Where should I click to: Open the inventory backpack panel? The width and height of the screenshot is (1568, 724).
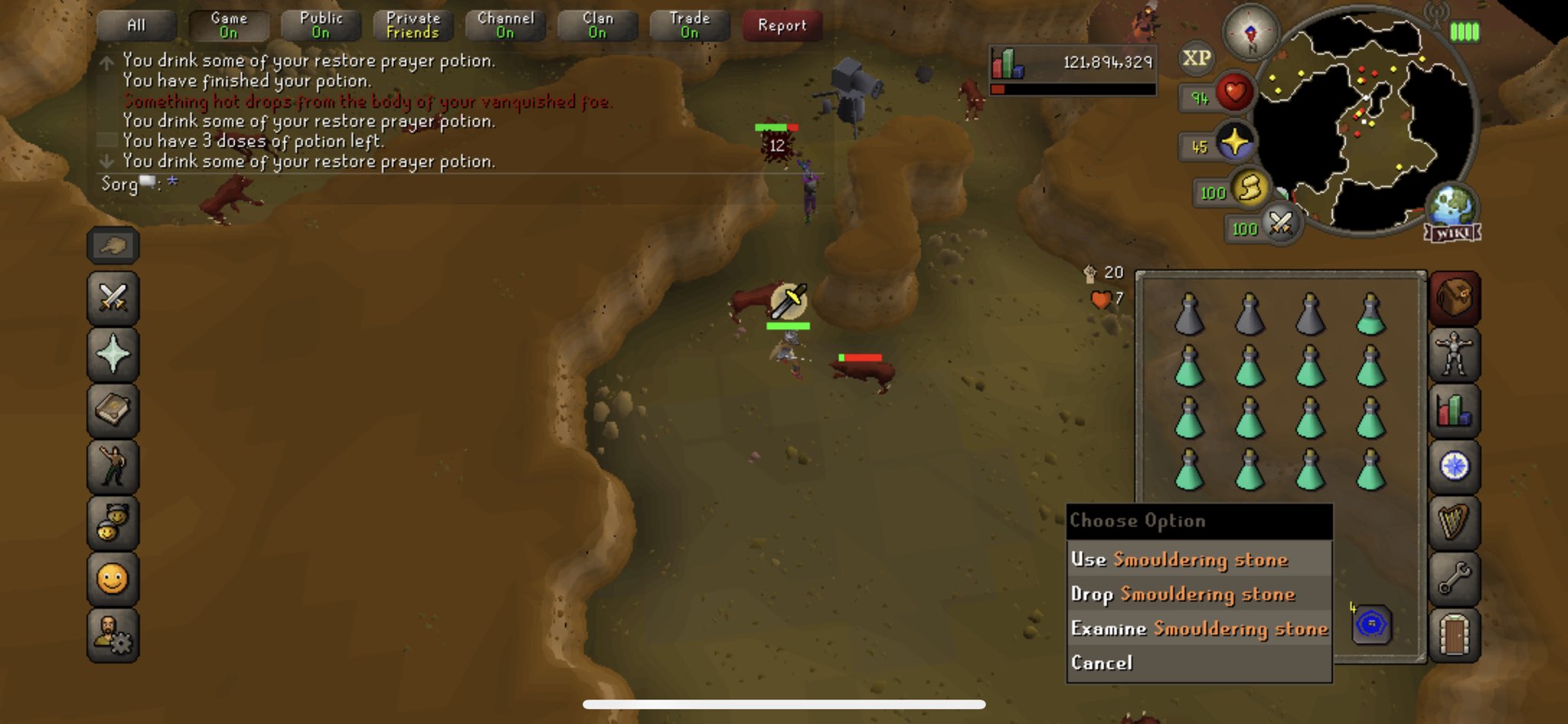click(x=1454, y=298)
